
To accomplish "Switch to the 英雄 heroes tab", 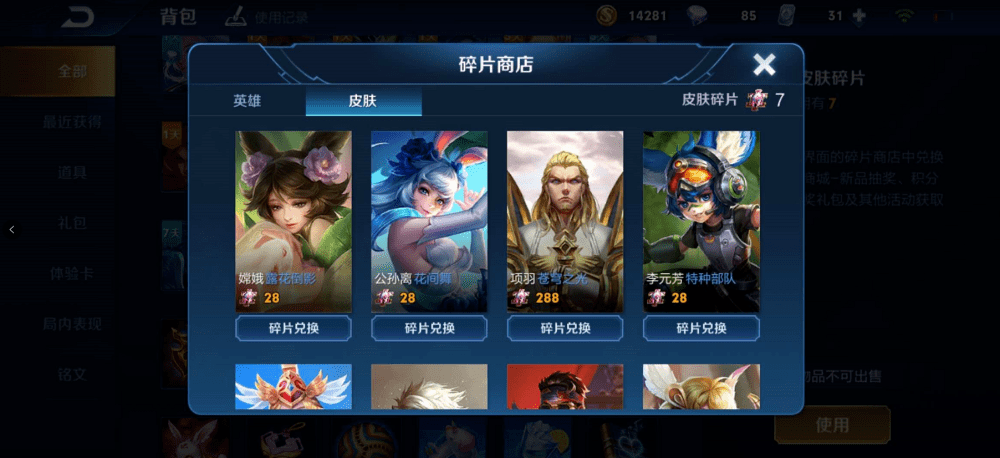I will tap(247, 100).
